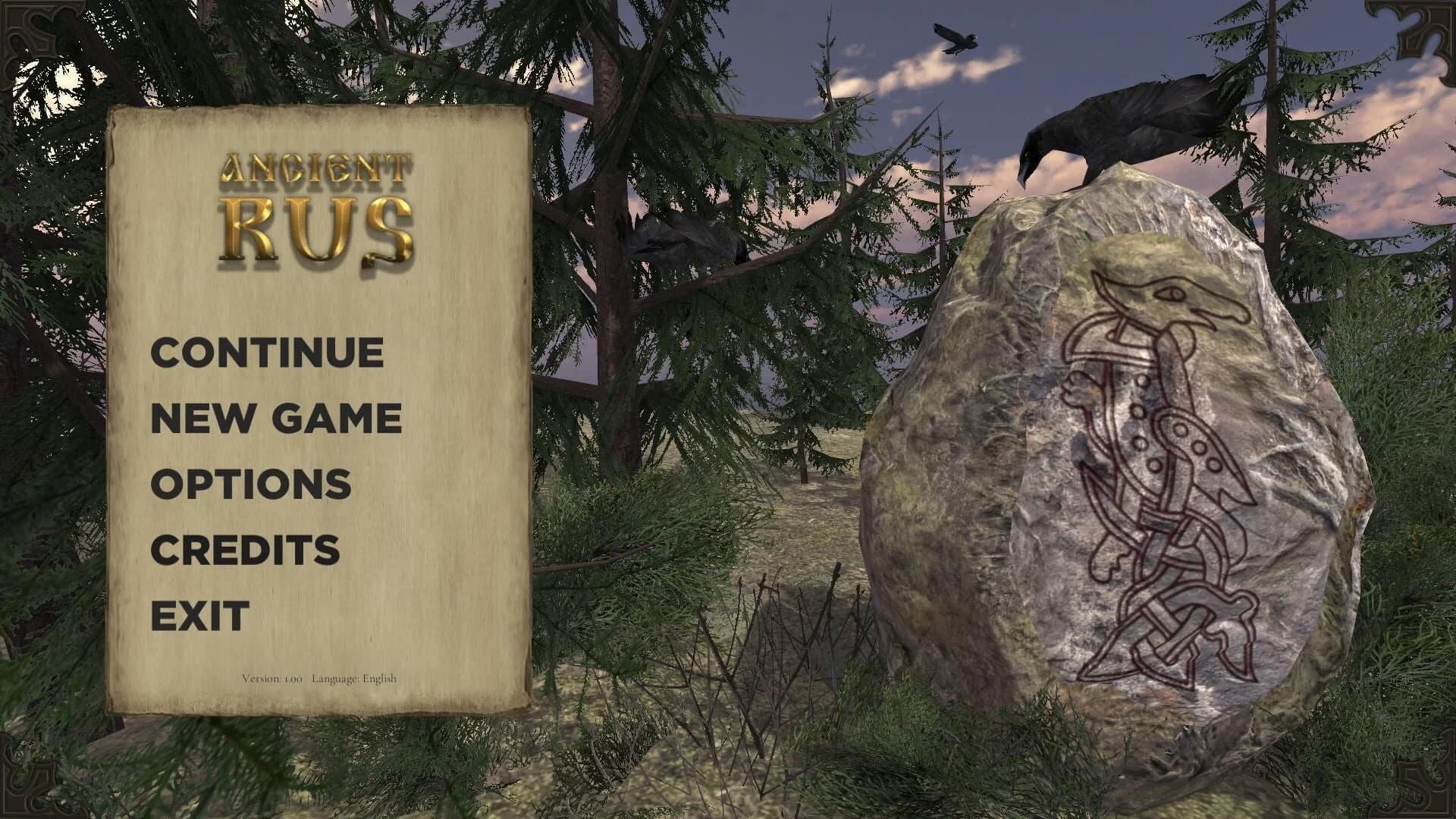Viewport: 1456px width, 819px height.
Task: Click the Version: 1.00 label
Action: 273,679
